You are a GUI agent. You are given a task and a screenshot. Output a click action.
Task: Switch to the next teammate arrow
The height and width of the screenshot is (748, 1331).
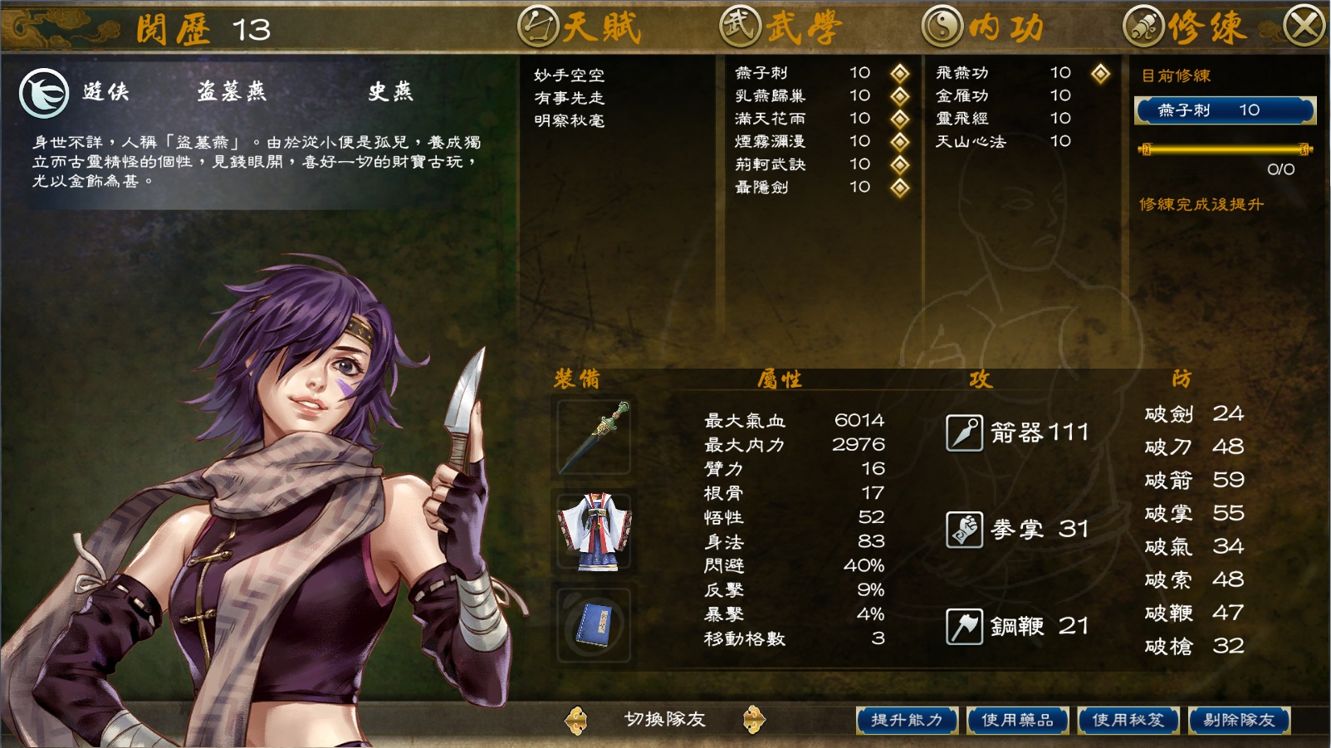[754, 719]
